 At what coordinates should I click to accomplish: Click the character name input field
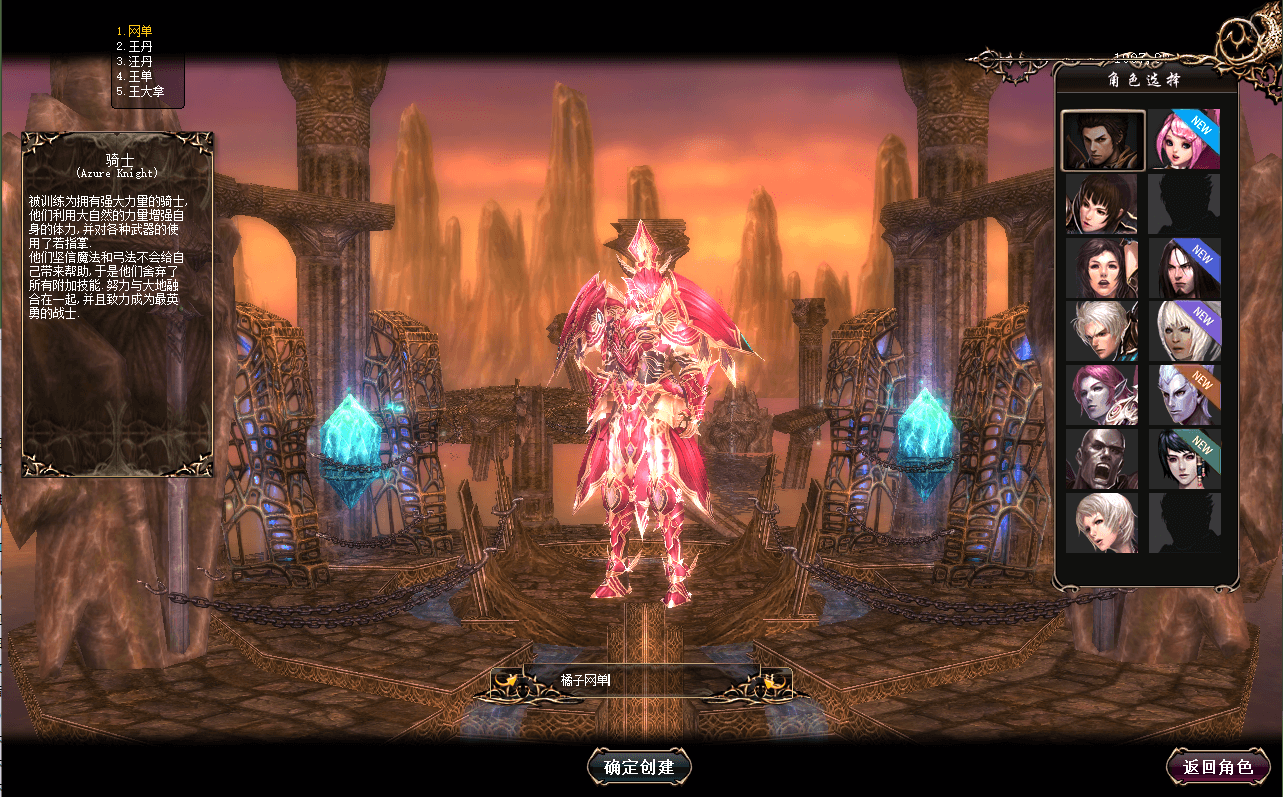click(640, 681)
